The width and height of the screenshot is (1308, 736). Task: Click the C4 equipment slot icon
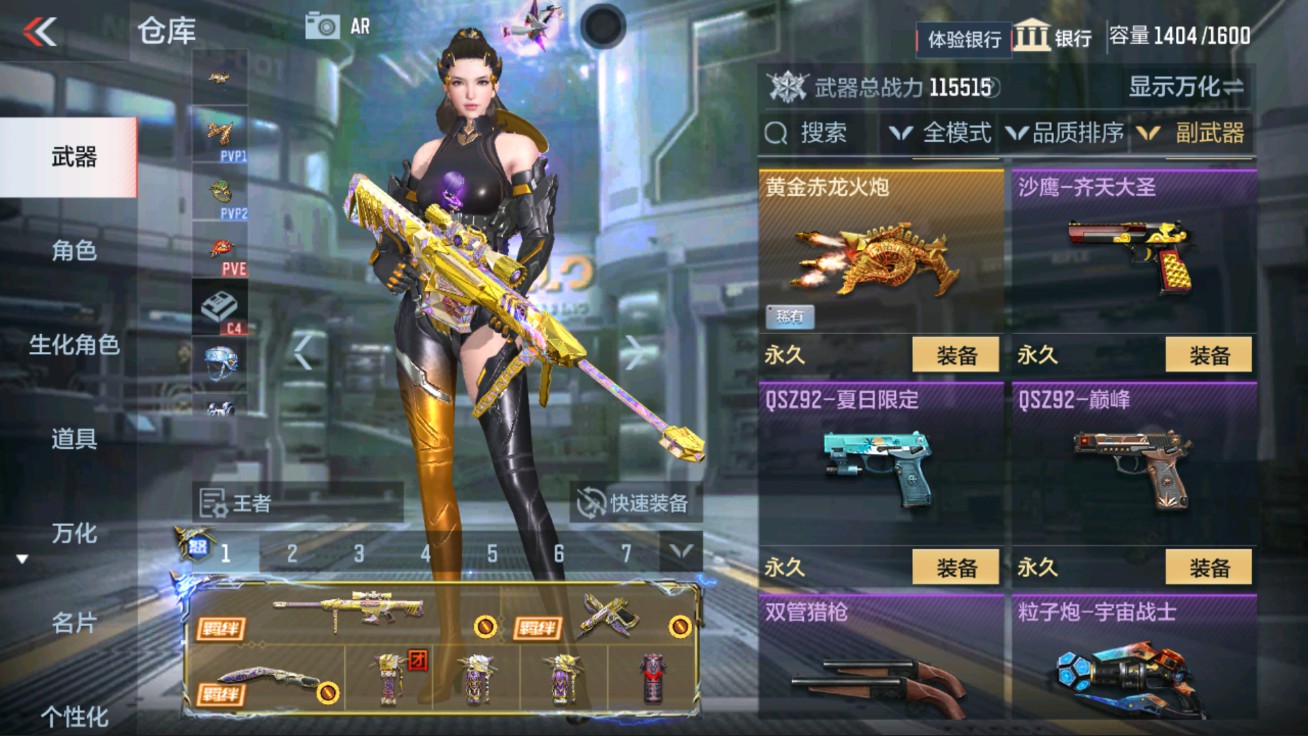point(219,305)
